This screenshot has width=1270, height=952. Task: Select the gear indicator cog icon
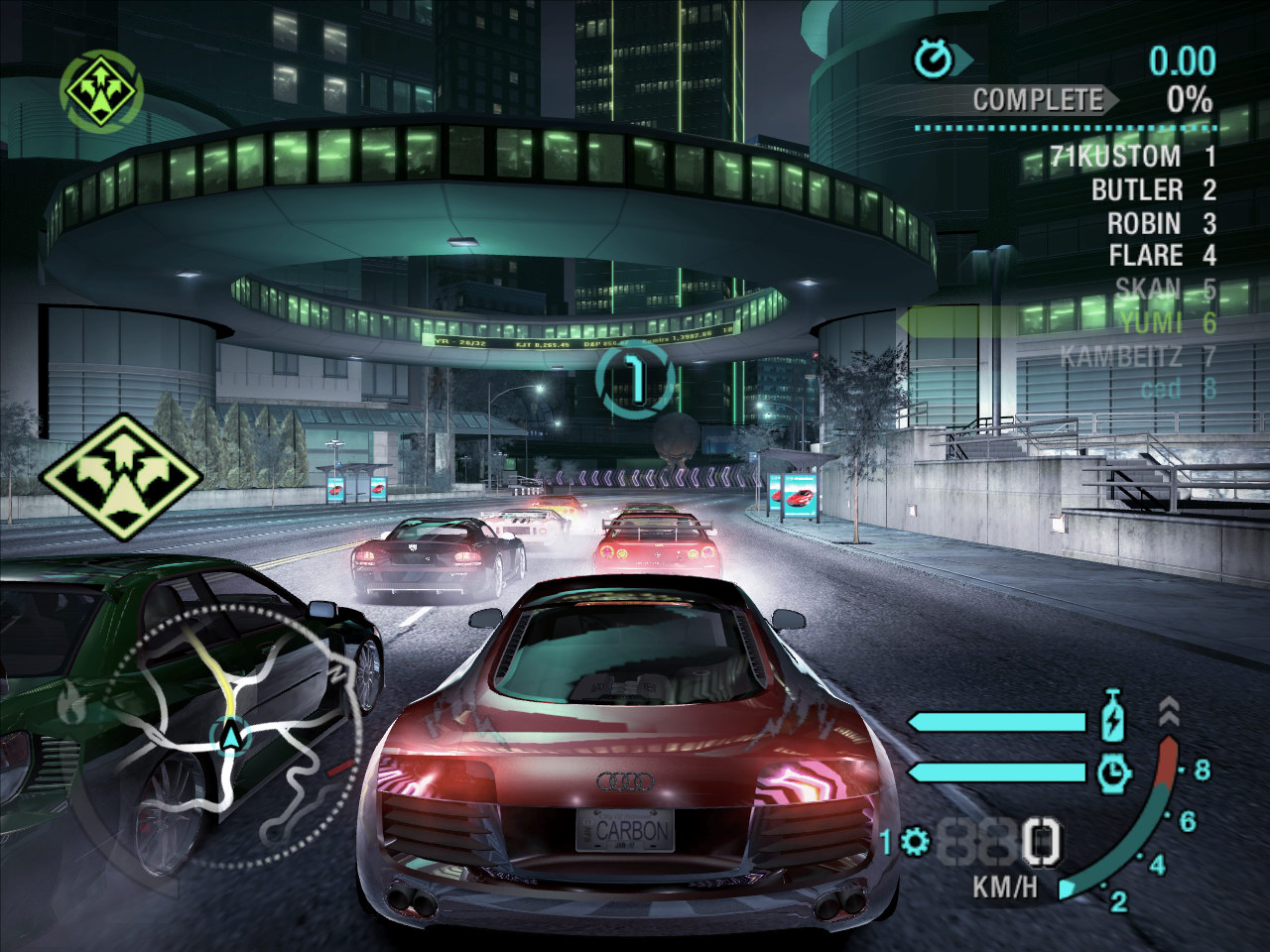pyautogui.click(x=915, y=843)
